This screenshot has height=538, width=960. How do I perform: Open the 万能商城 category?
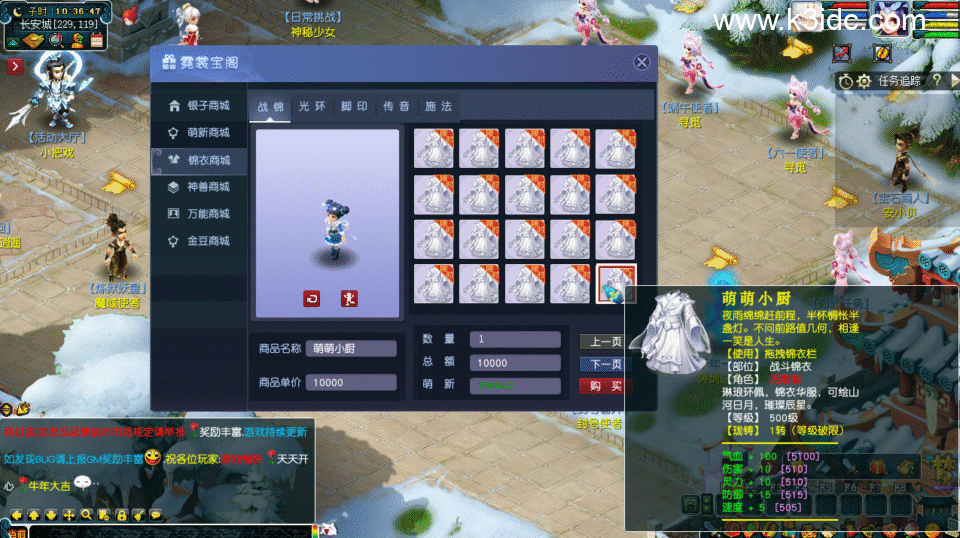point(199,214)
